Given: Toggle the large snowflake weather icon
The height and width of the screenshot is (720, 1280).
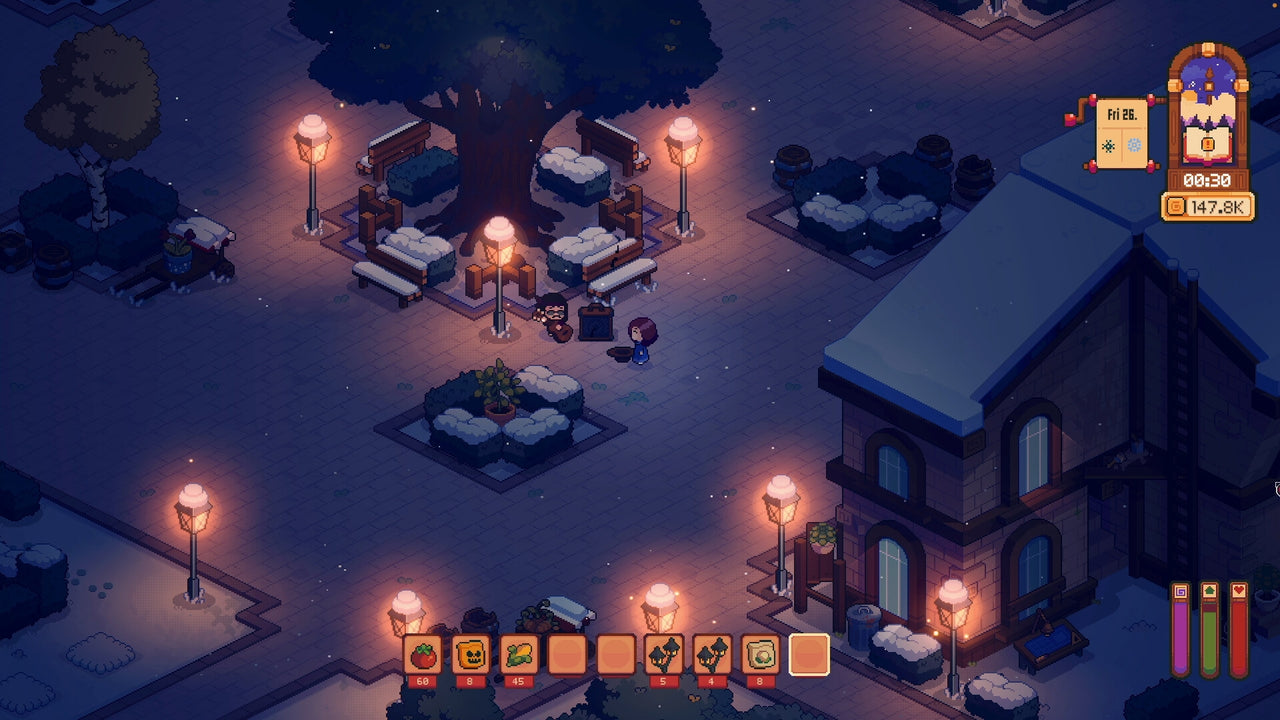Looking at the screenshot, I should pyautogui.click(x=1133, y=146).
